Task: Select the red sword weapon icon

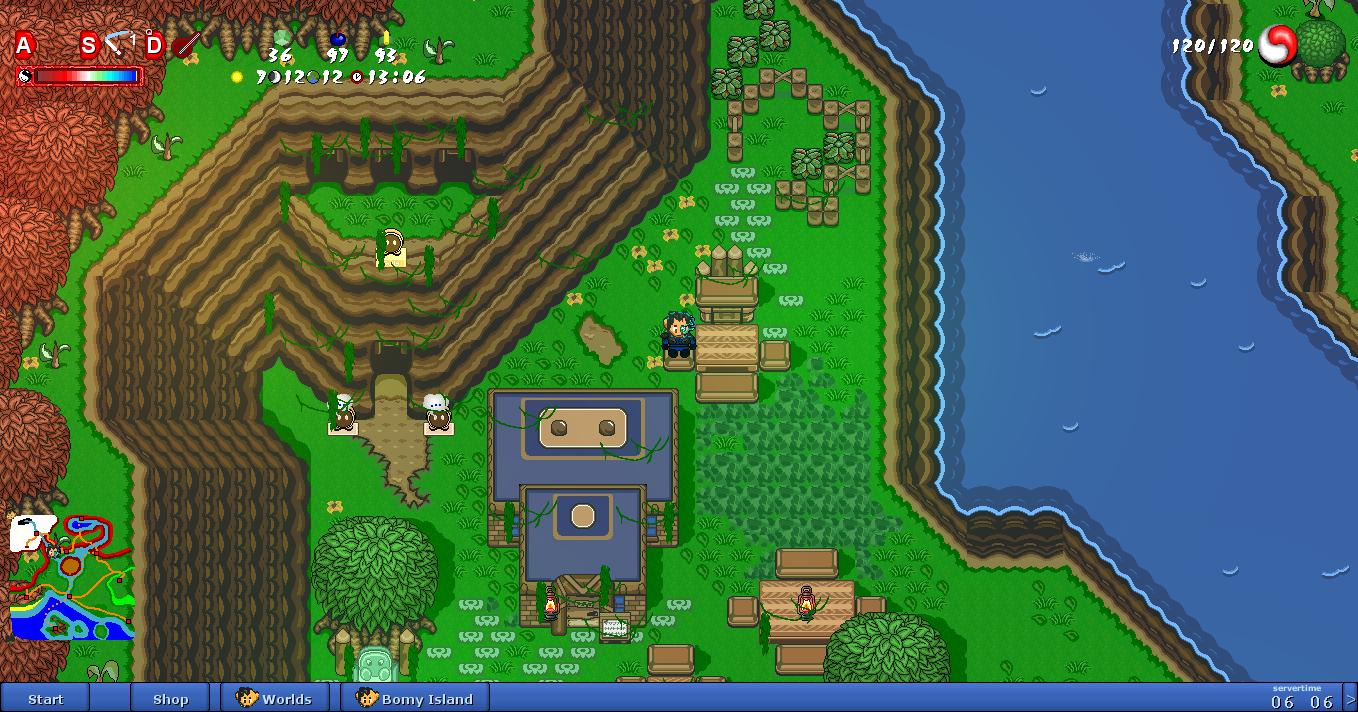Action: [187, 44]
